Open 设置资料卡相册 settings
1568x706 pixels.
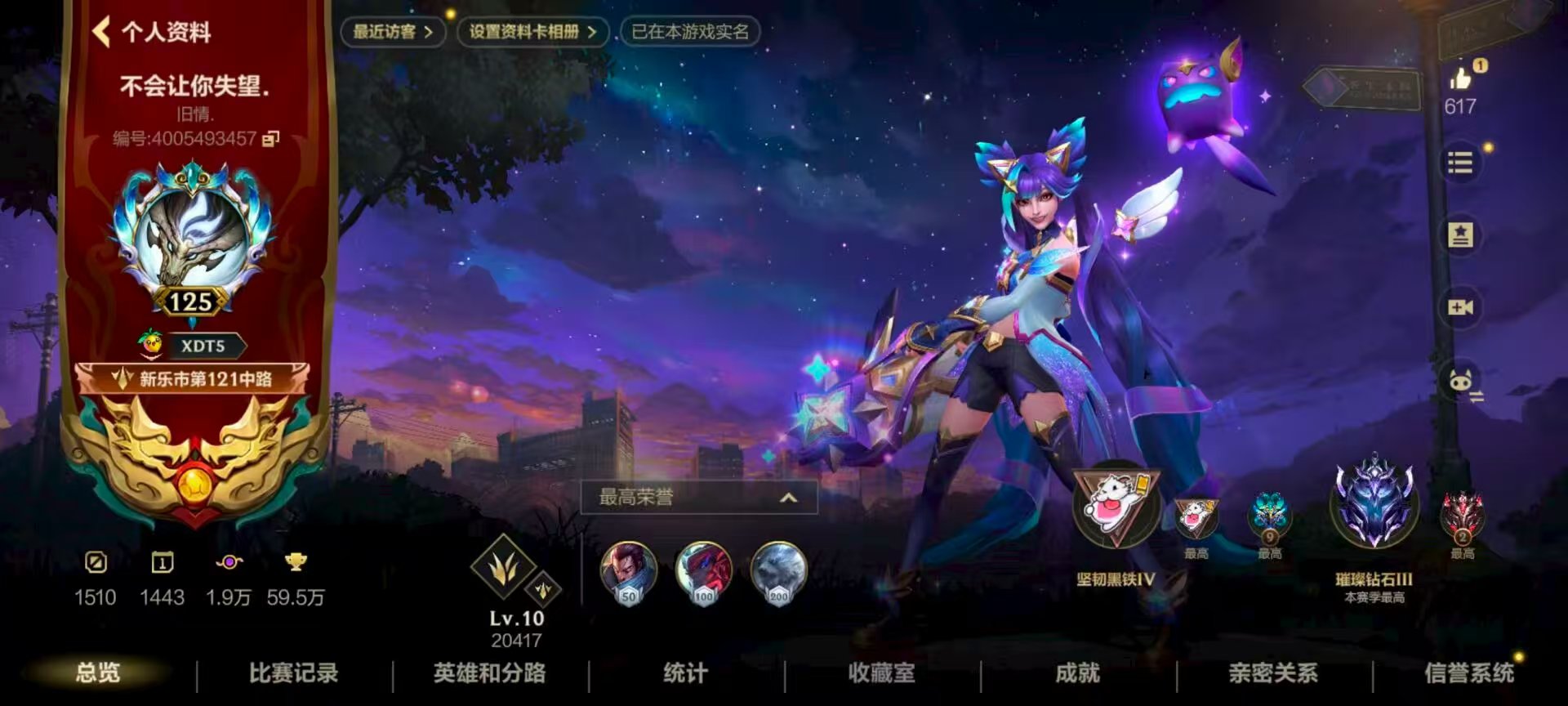coord(531,34)
